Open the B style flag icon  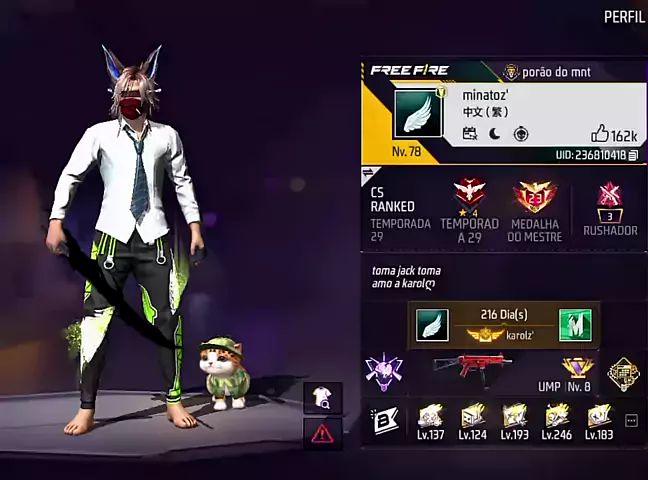385,420
